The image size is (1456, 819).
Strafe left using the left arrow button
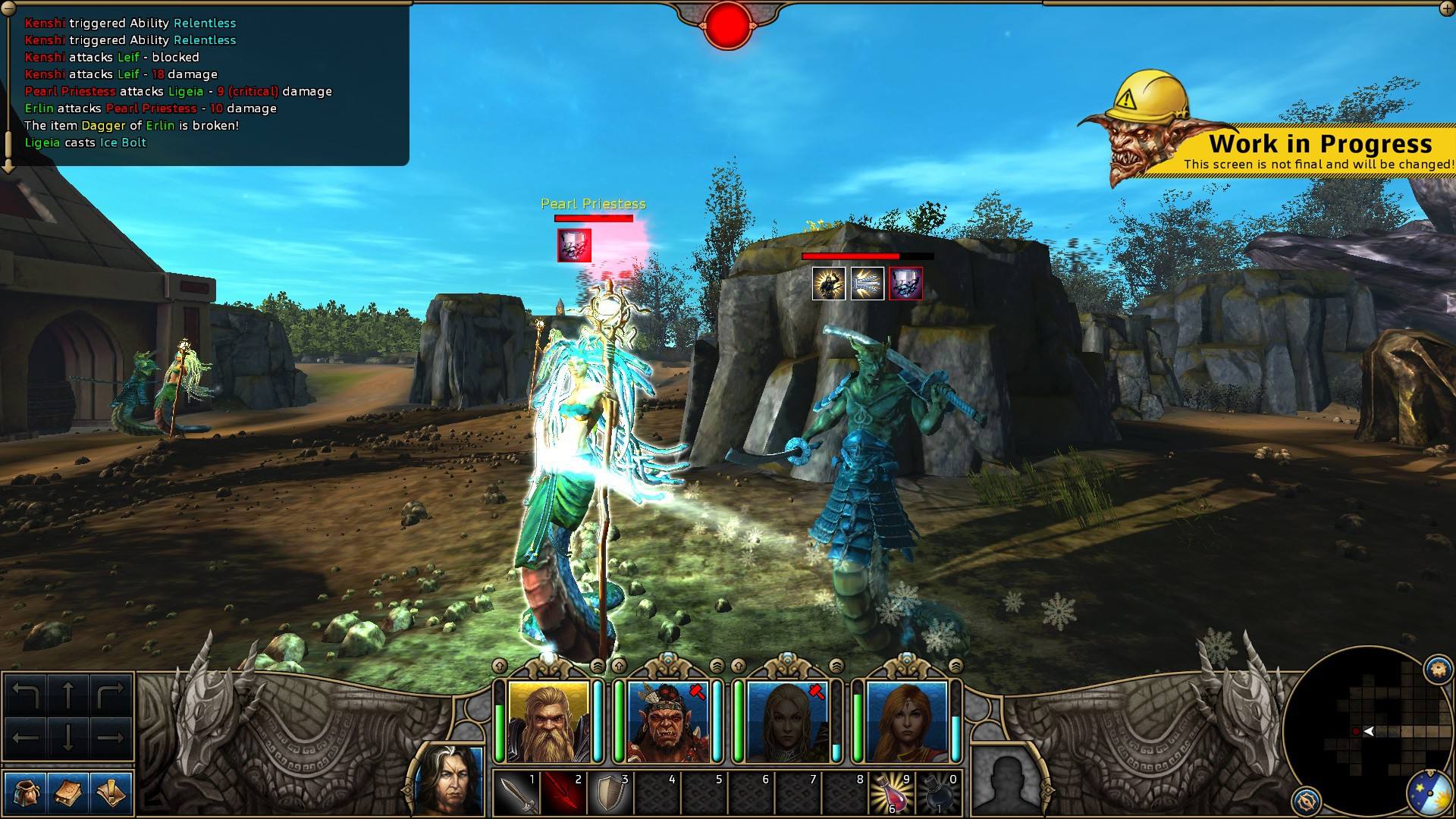click(x=27, y=737)
